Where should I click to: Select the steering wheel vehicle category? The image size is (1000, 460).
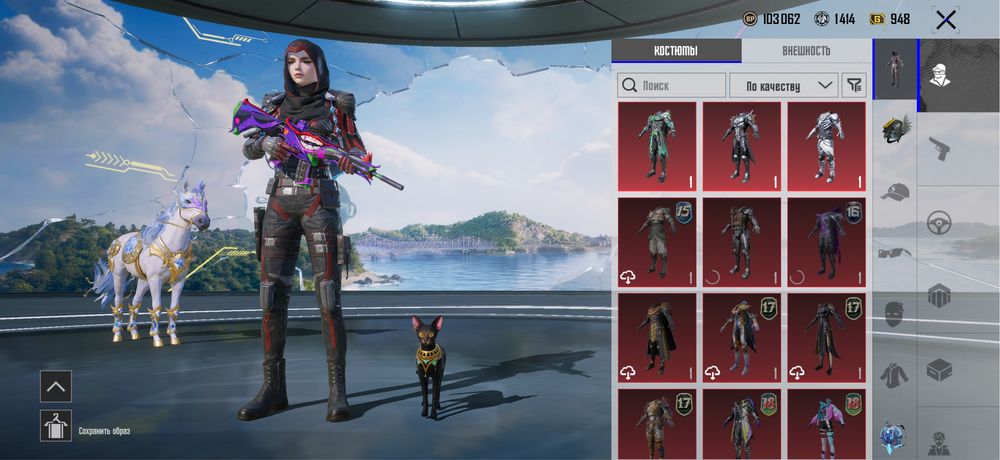click(x=939, y=223)
